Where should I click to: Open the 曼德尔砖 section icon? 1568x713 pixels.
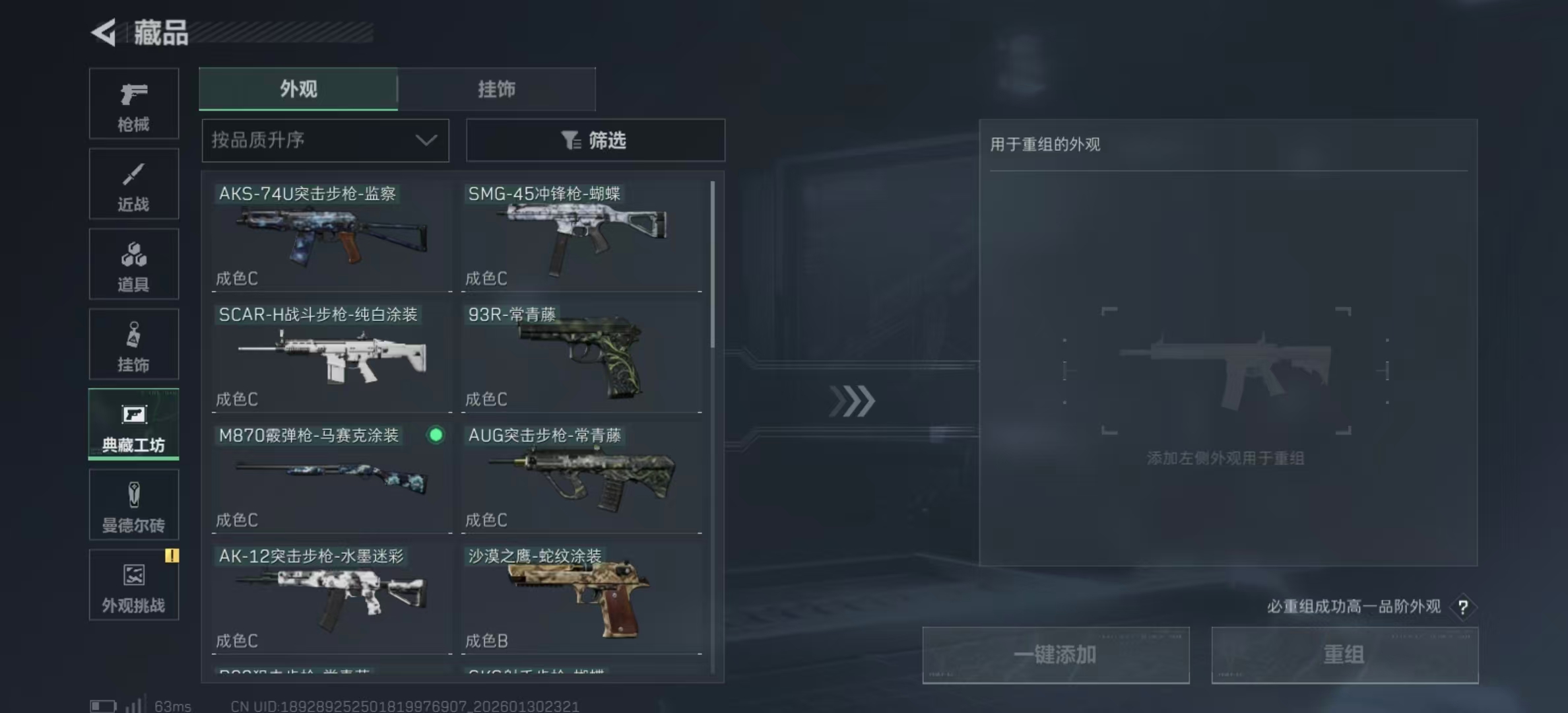[x=133, y=505]
